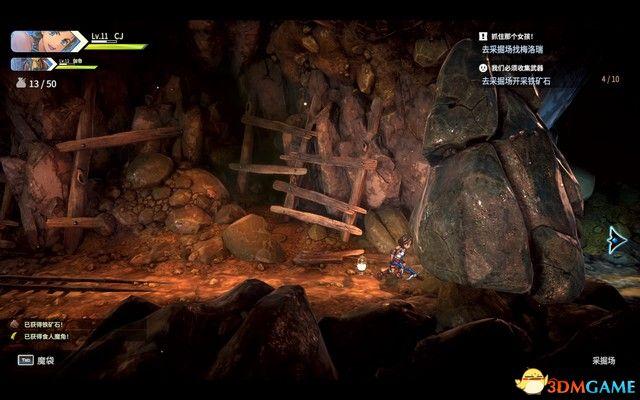Click the blue exit arrow marker
Screen dimensions: 640x400
coord(617,239)
